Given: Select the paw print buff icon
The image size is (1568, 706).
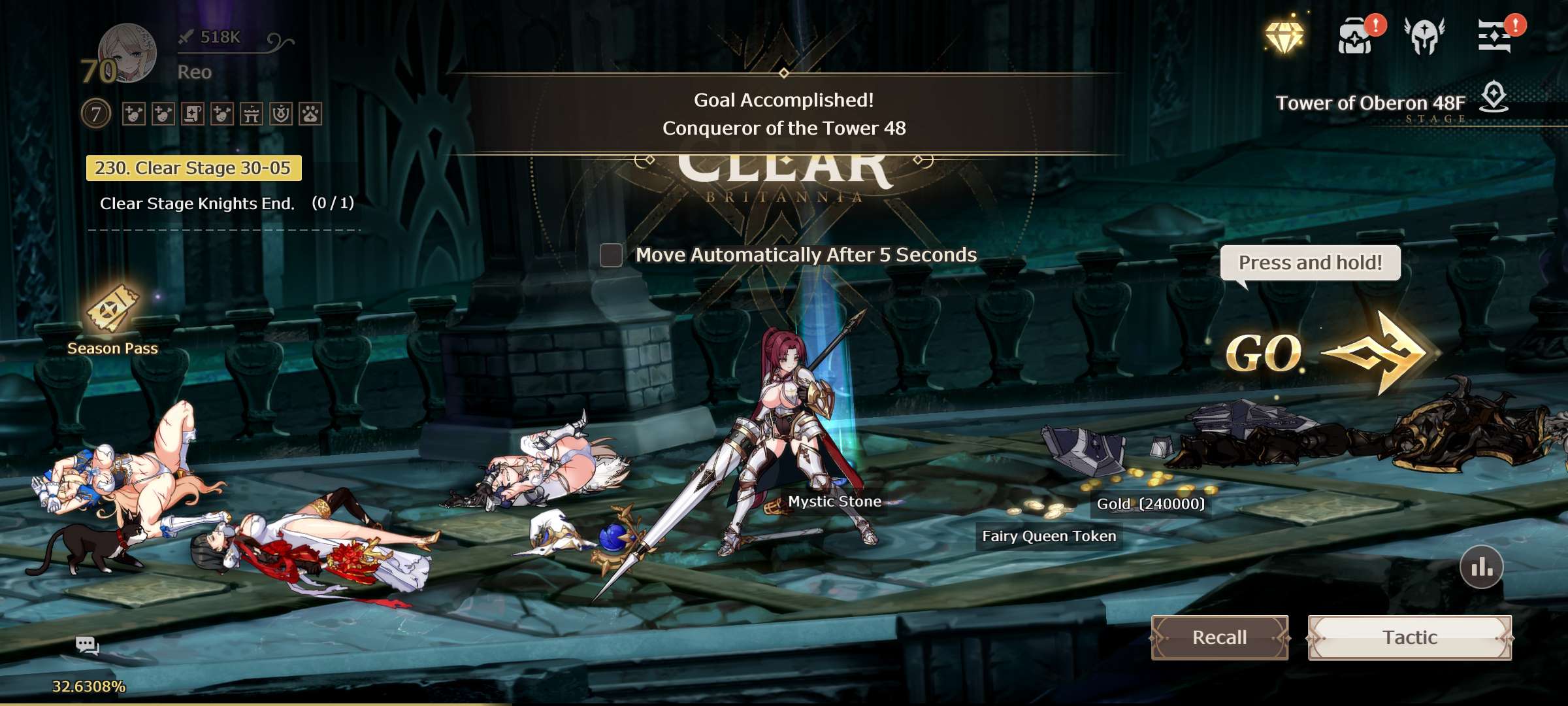Looking at the screenshot, I should point(310,114).
